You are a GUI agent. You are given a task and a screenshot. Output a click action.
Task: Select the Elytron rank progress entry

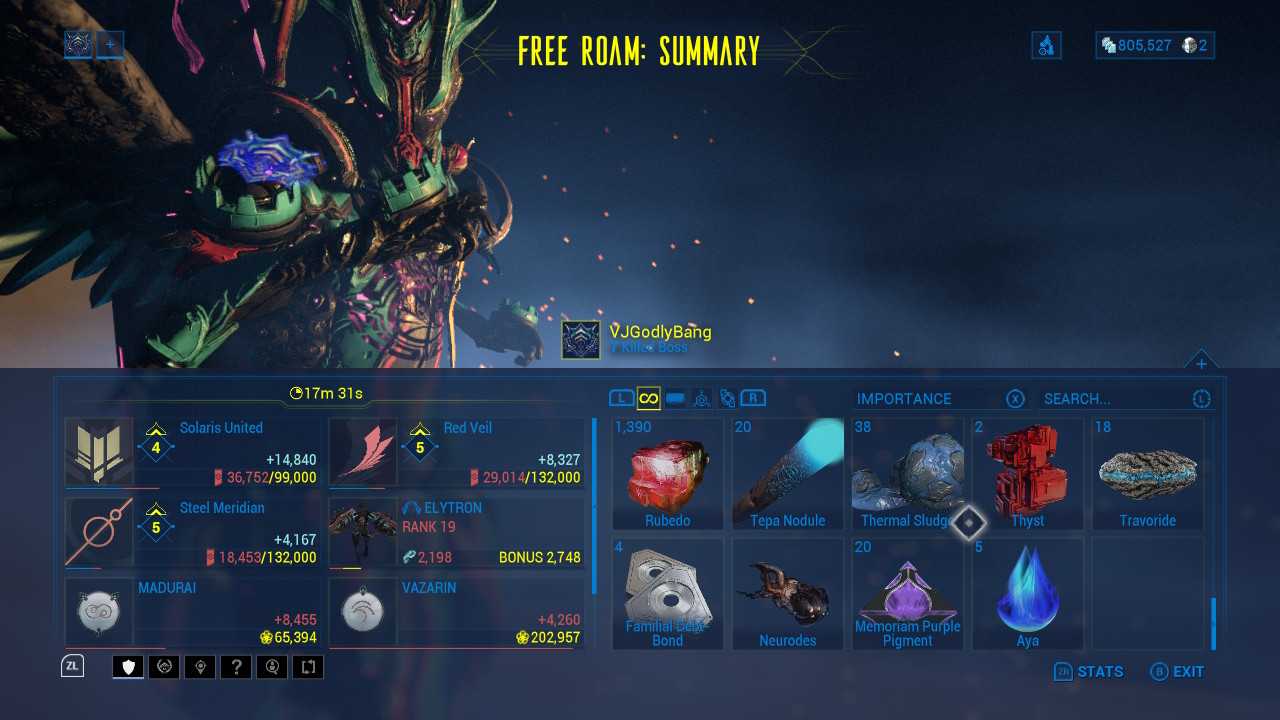[x=457, y=533]
